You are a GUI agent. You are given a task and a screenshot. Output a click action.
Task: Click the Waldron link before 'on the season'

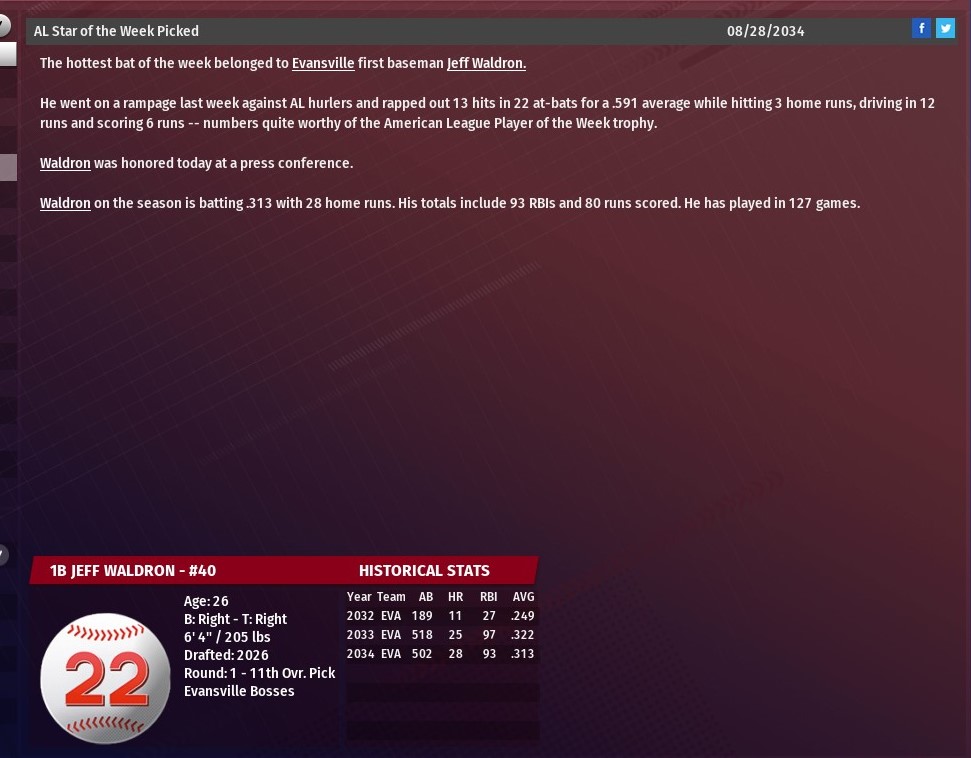(x=65, y=203)
